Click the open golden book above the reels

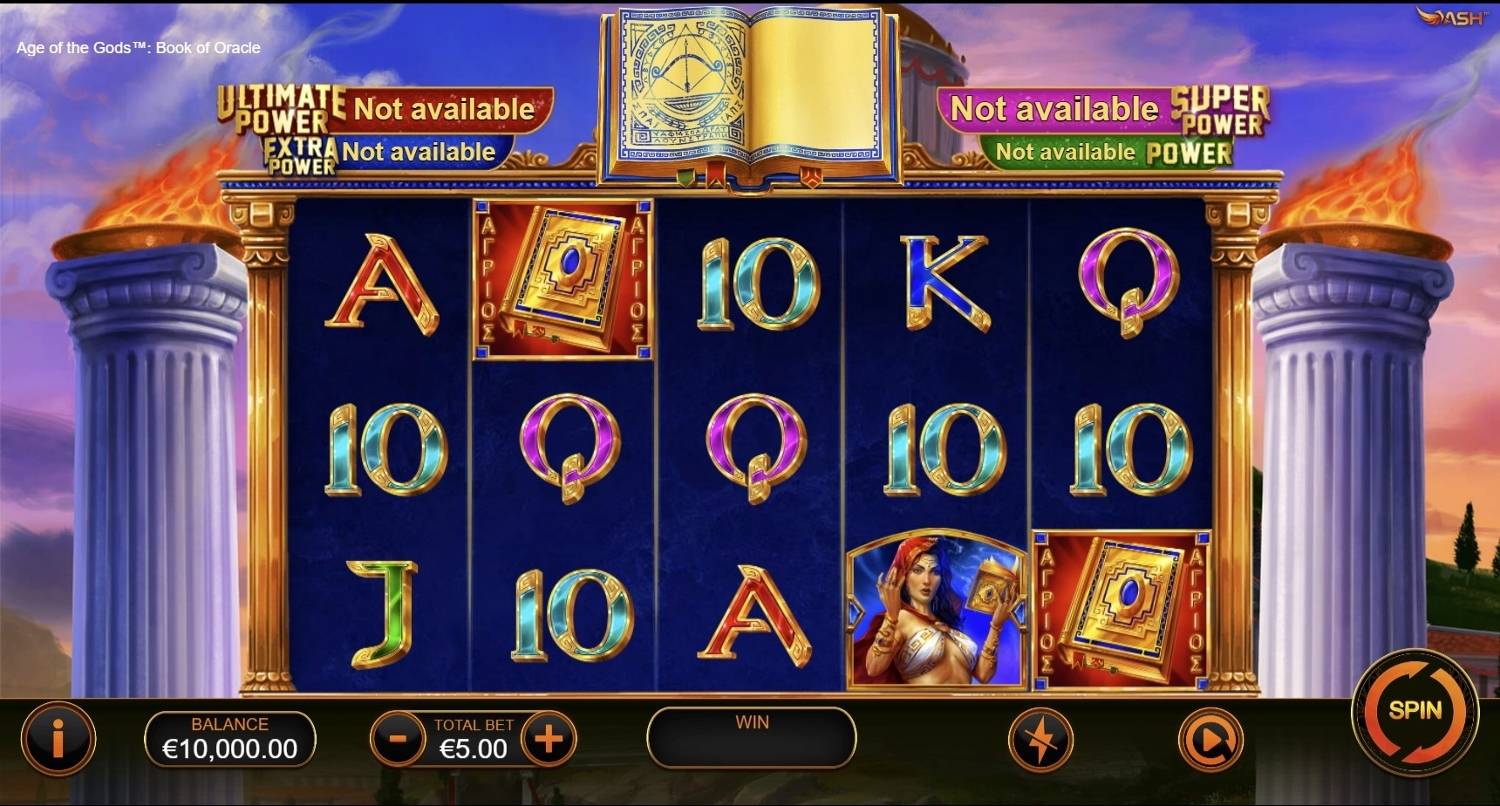pyautogui.click(x=750, y=90)
